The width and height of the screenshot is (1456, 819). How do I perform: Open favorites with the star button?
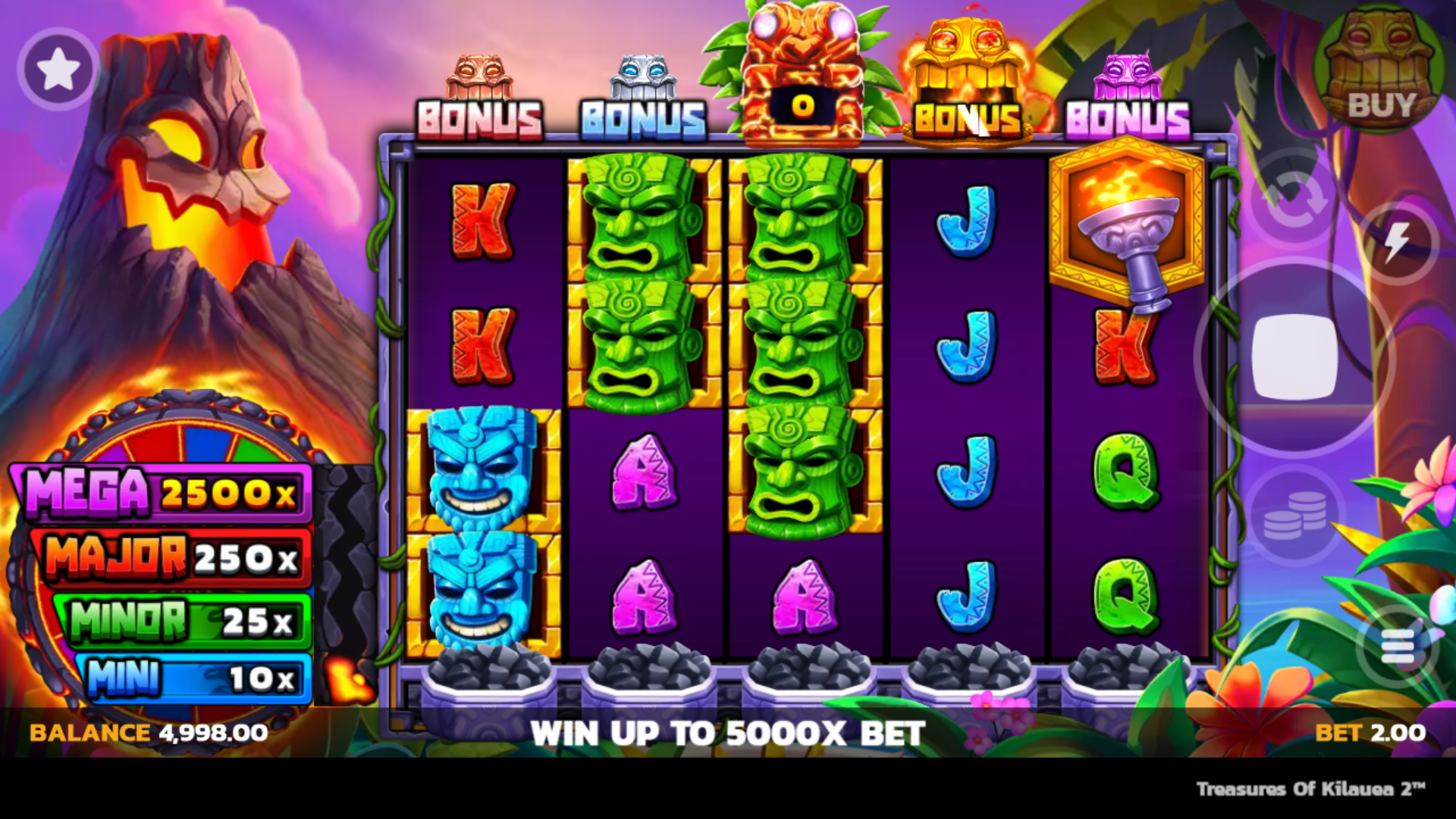tap(58, 70)
